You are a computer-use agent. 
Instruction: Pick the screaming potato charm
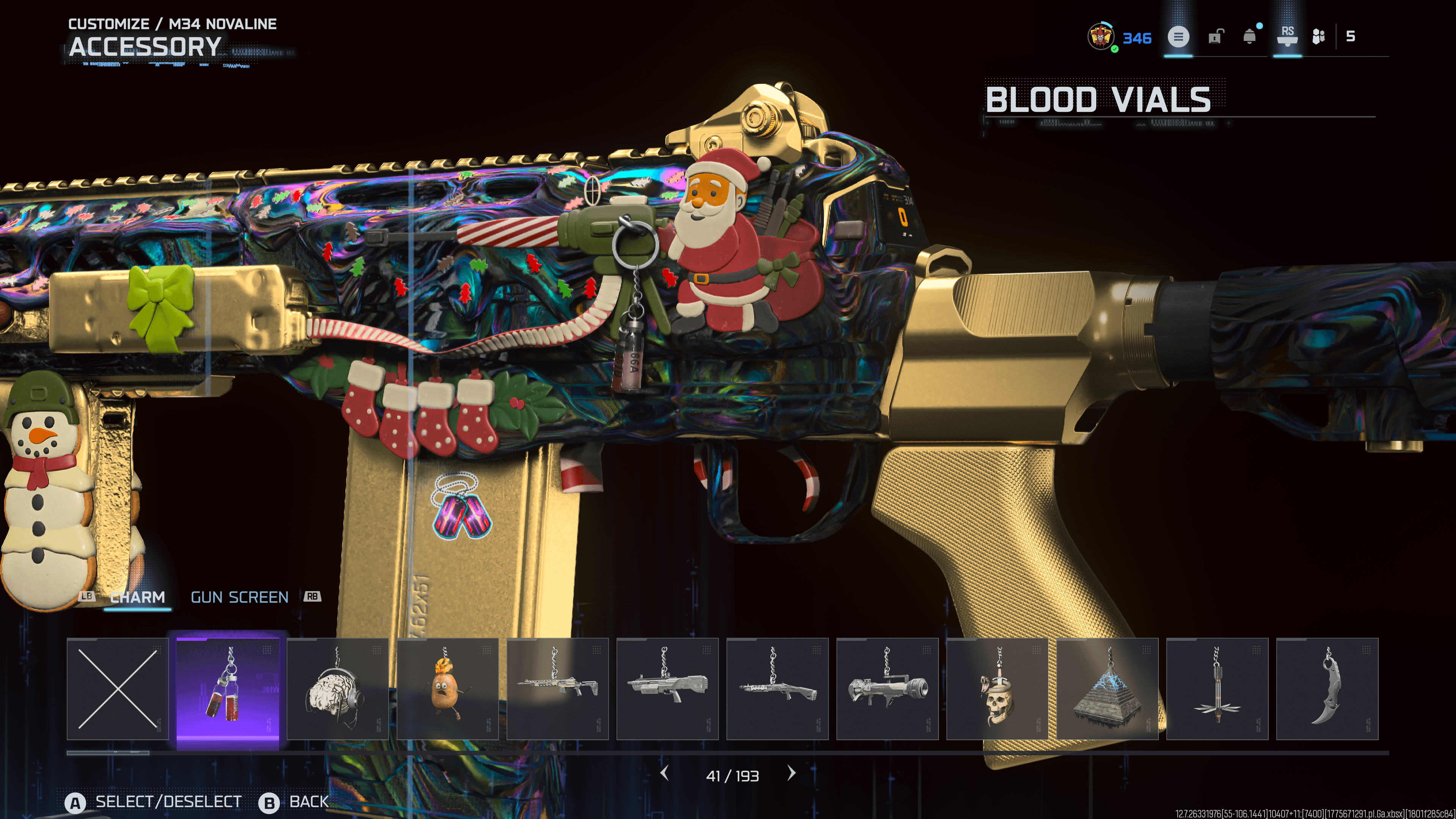point(447,689)
